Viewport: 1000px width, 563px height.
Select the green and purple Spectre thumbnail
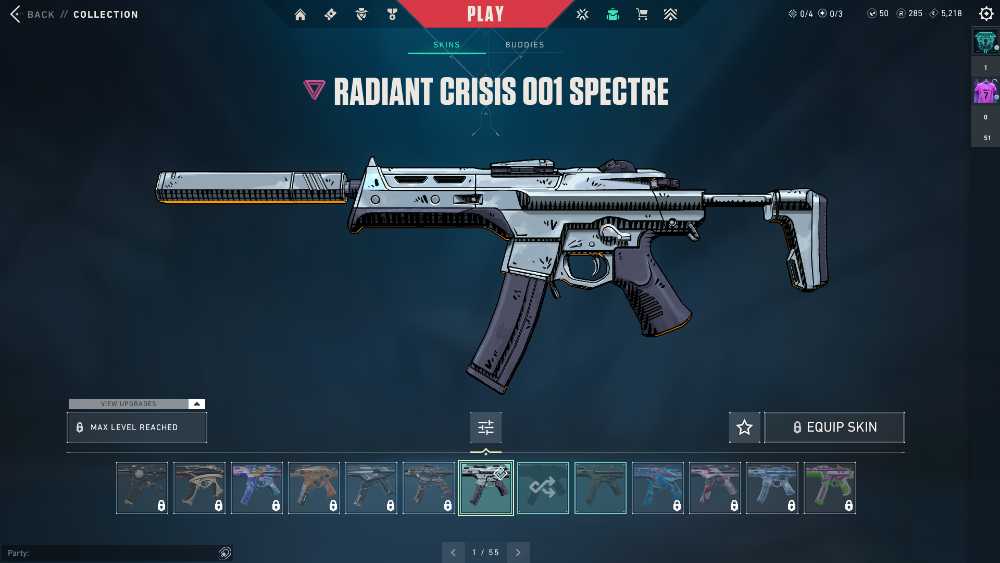(x=830, y=488)
